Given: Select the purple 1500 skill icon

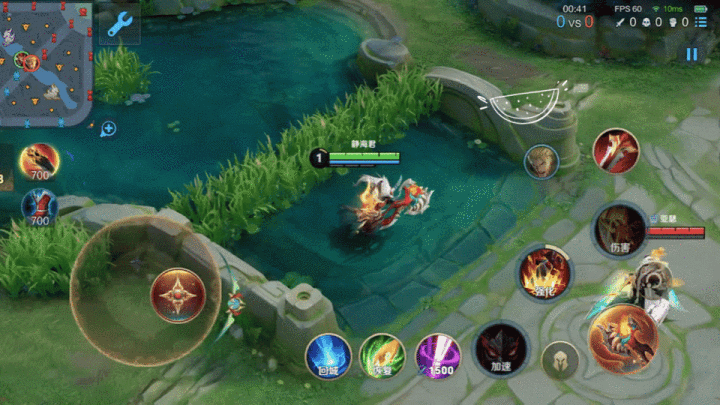Looking at the screenshot, I should click(438, 355).
